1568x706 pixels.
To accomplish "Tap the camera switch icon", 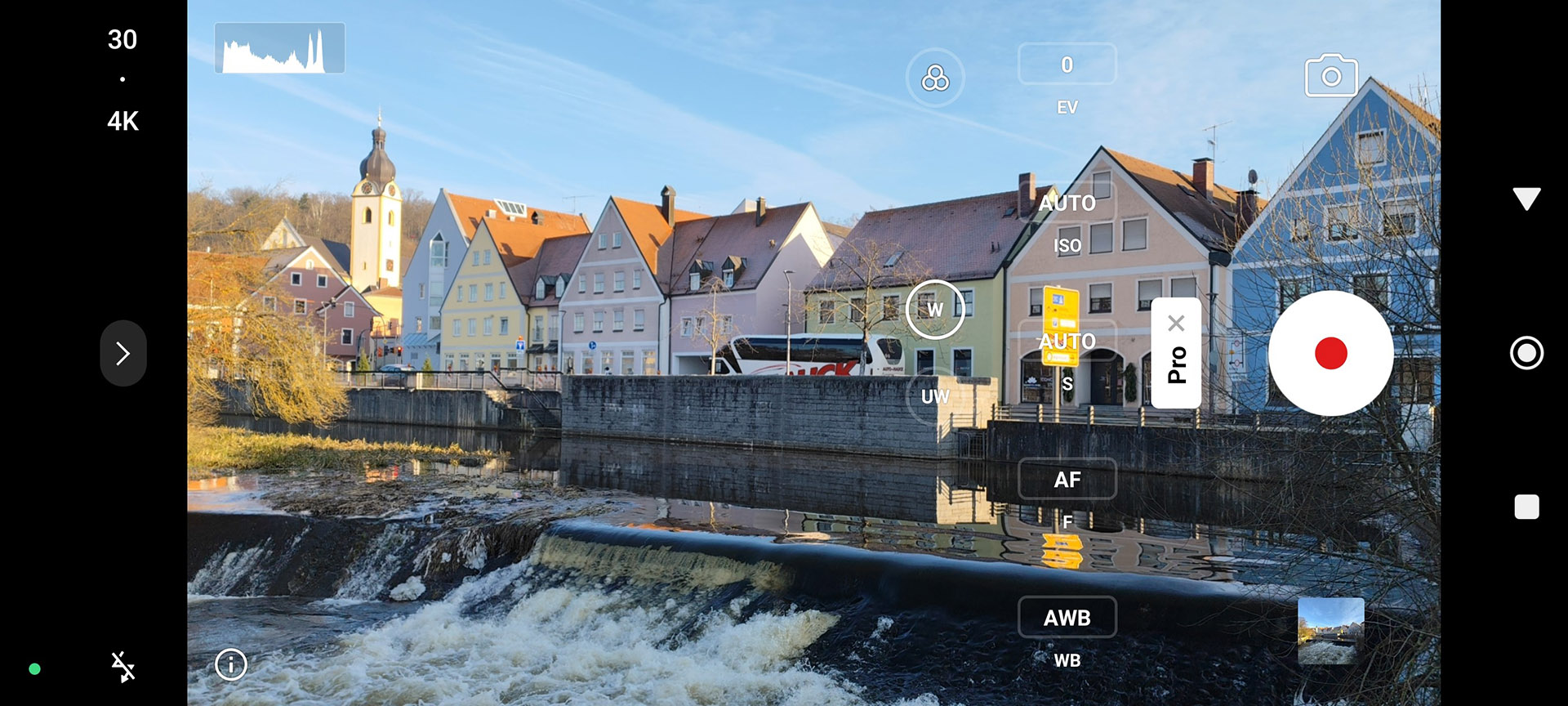I will click(1331, 76).
